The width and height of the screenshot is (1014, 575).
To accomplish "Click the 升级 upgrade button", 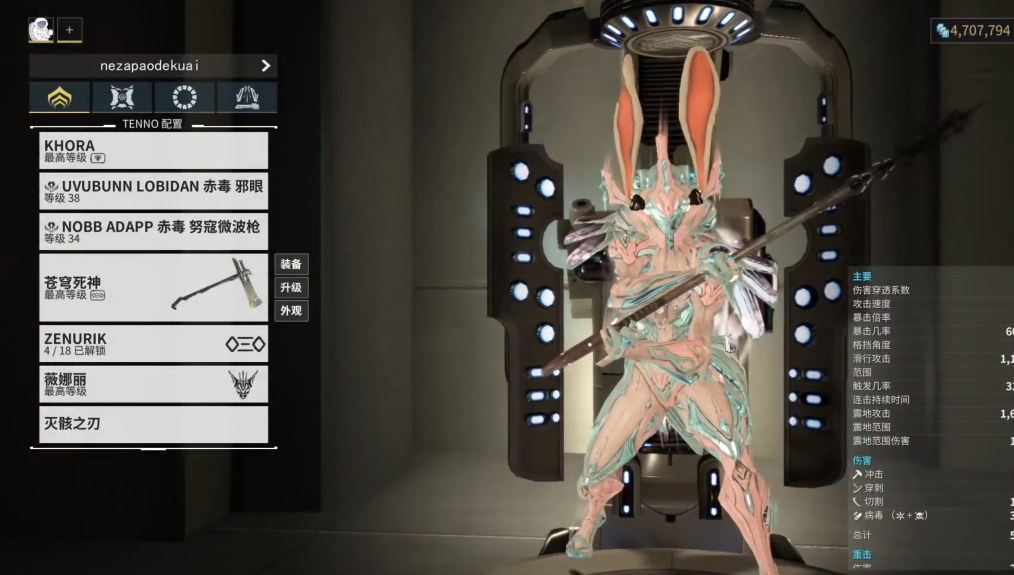I will [x=291, y=288].
